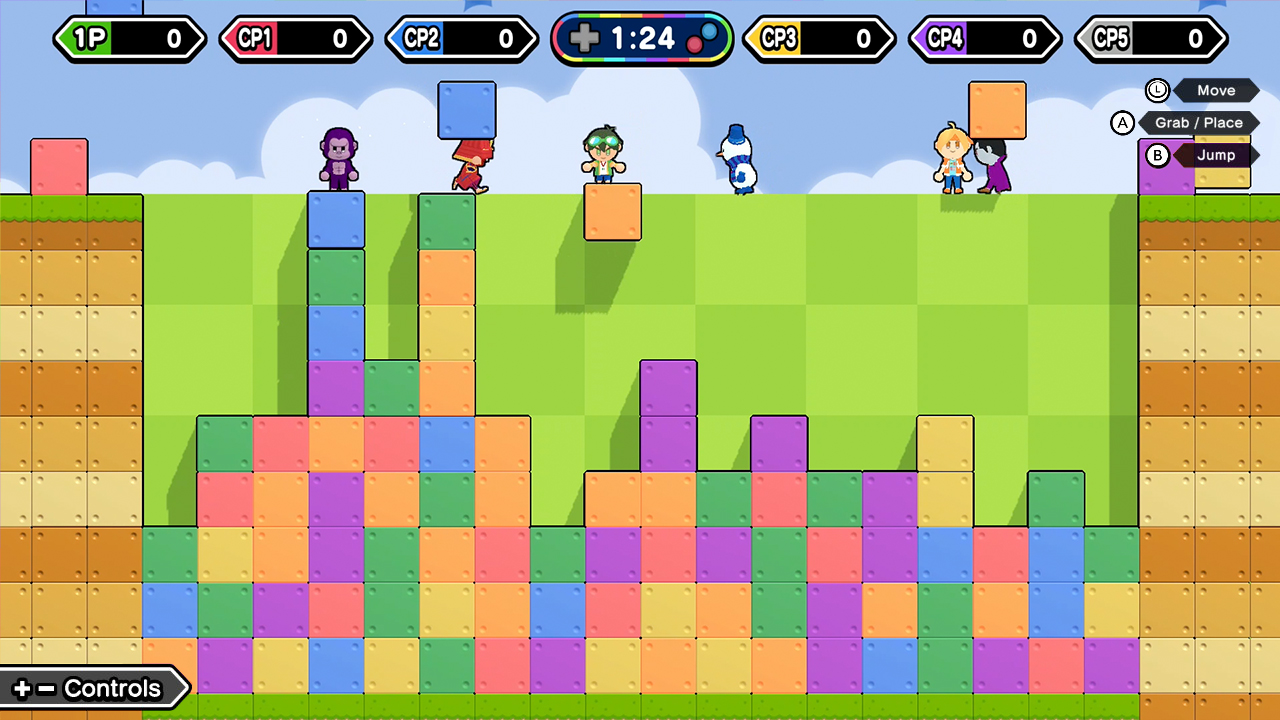Click the 1P score badge
Viewport: 1280px width, 720px height.
coord(130,39)
